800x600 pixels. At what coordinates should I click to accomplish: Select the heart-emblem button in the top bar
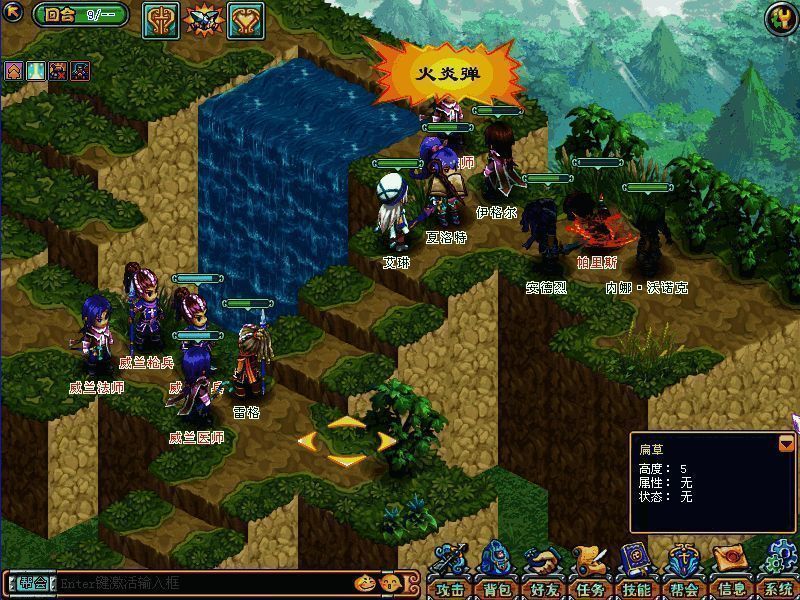[245, 19]
